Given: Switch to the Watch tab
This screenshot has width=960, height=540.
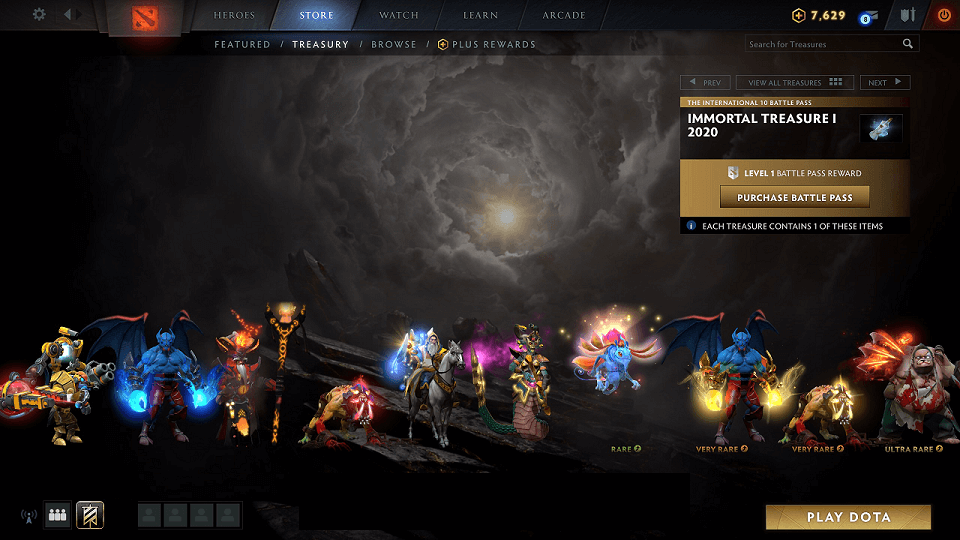Looking at the screenshot, I should coord(398,16).
